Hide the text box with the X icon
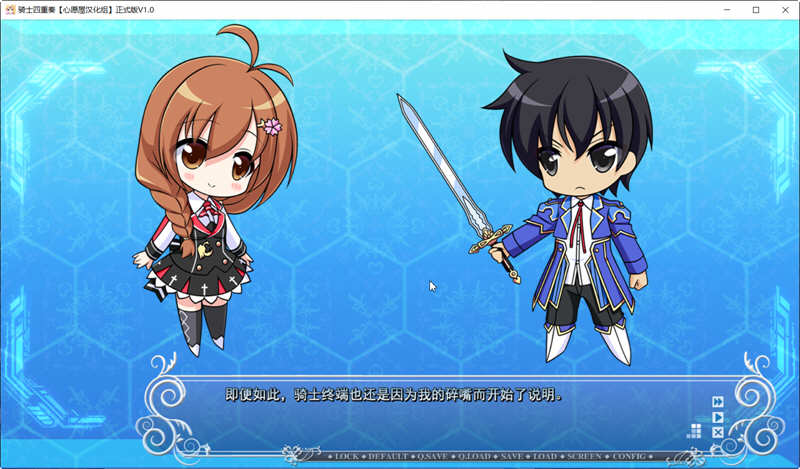This screenshot has height=469, width=800. click(x=718, y=432)
